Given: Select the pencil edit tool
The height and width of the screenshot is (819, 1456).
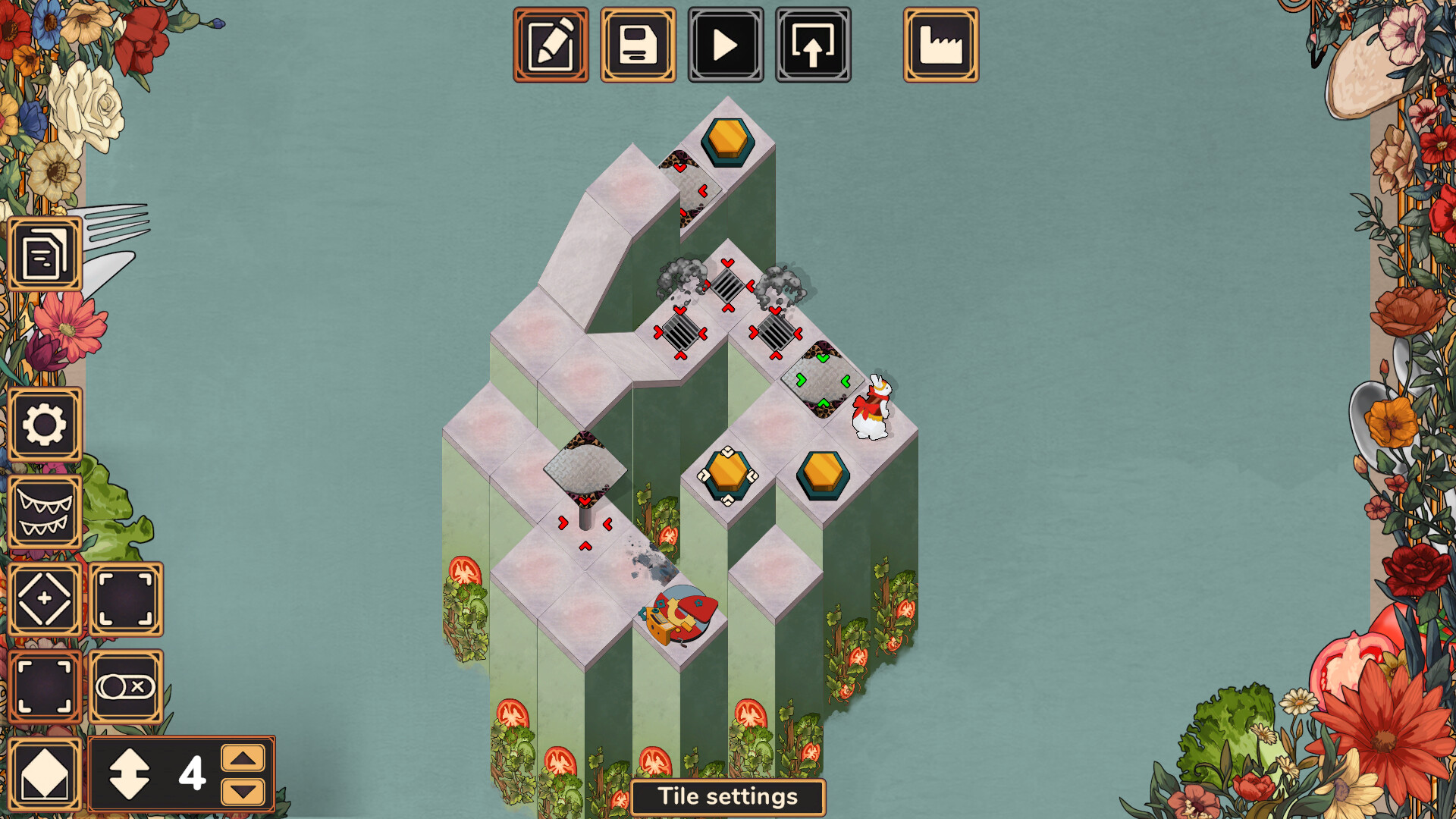Looking at the screenshot, I should 551,45.
